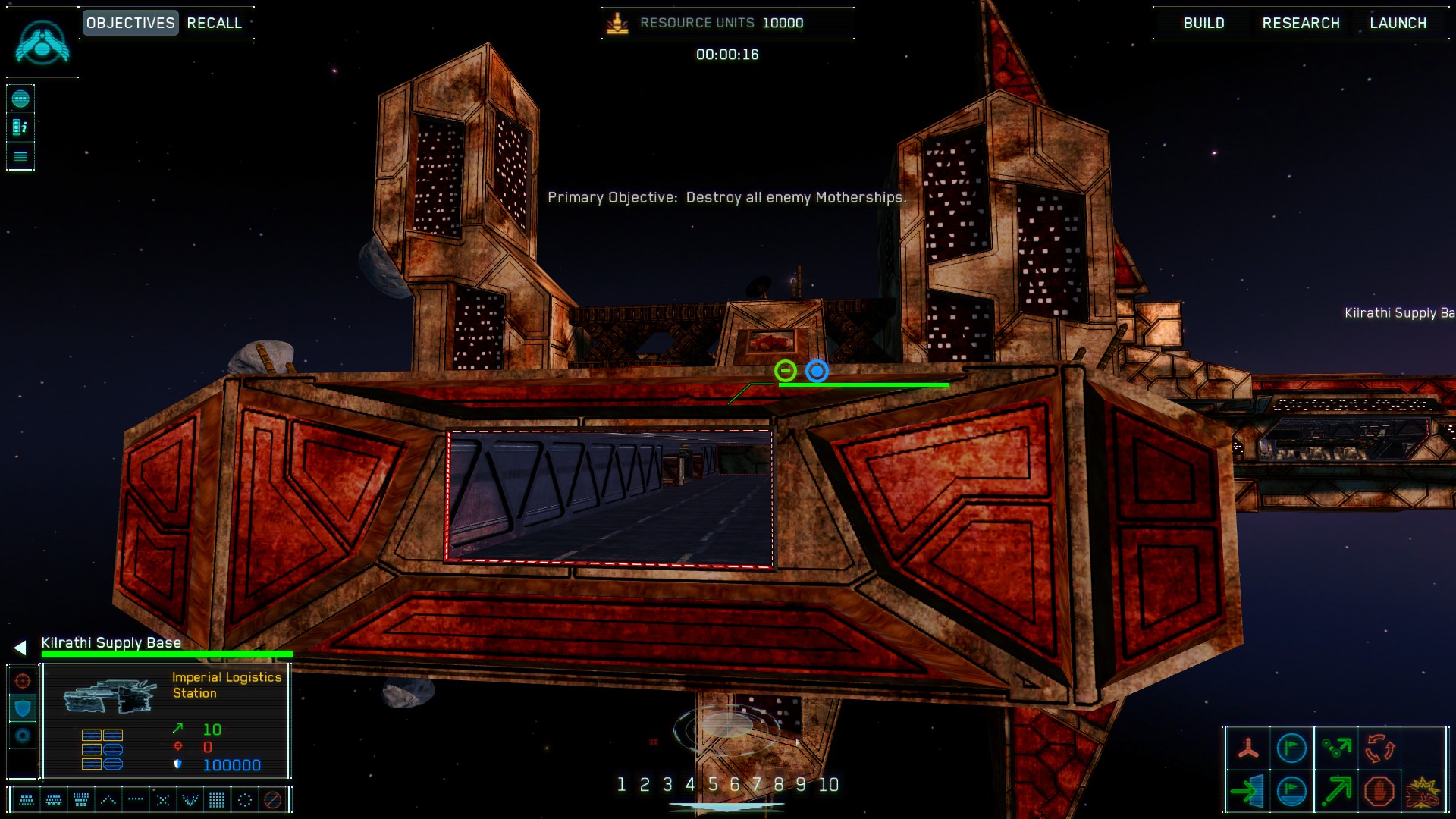This screenshot has width=1456, height=819.
Task: Trigger the Scuttle explosion ship icon
Action: [x=1423, y=791]
